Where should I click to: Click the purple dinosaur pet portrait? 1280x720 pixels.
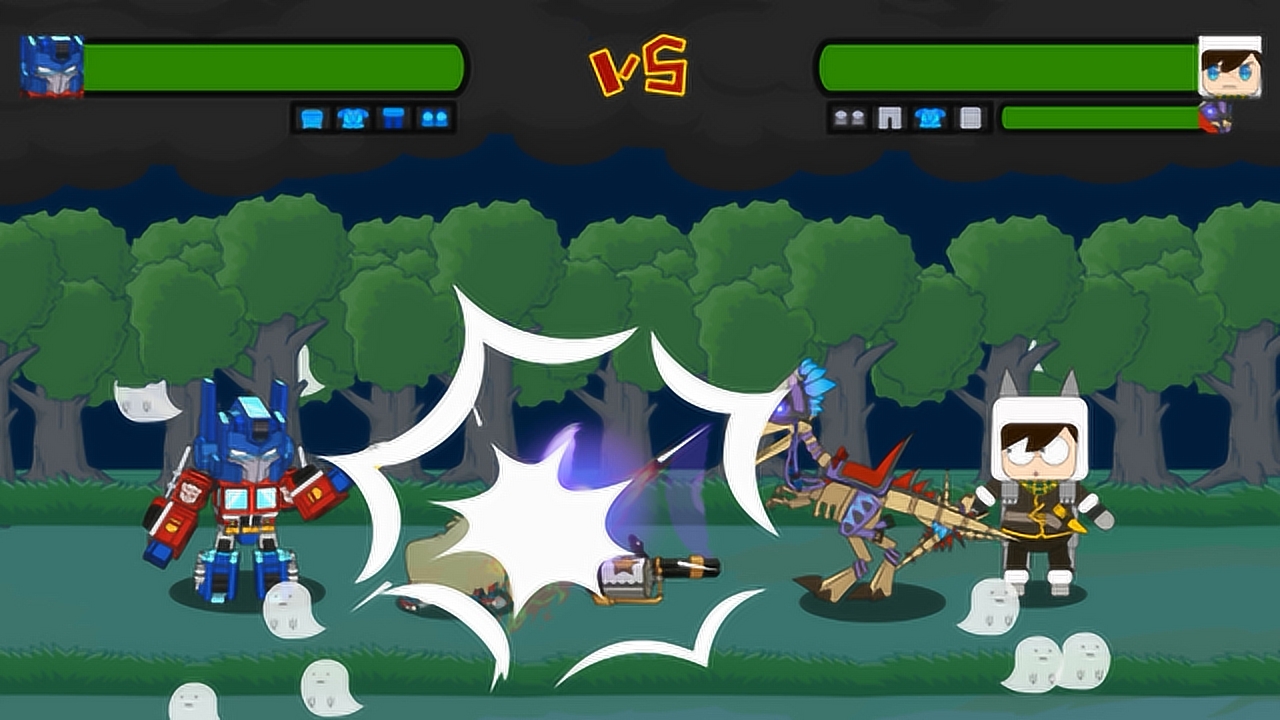point(1217,118)
